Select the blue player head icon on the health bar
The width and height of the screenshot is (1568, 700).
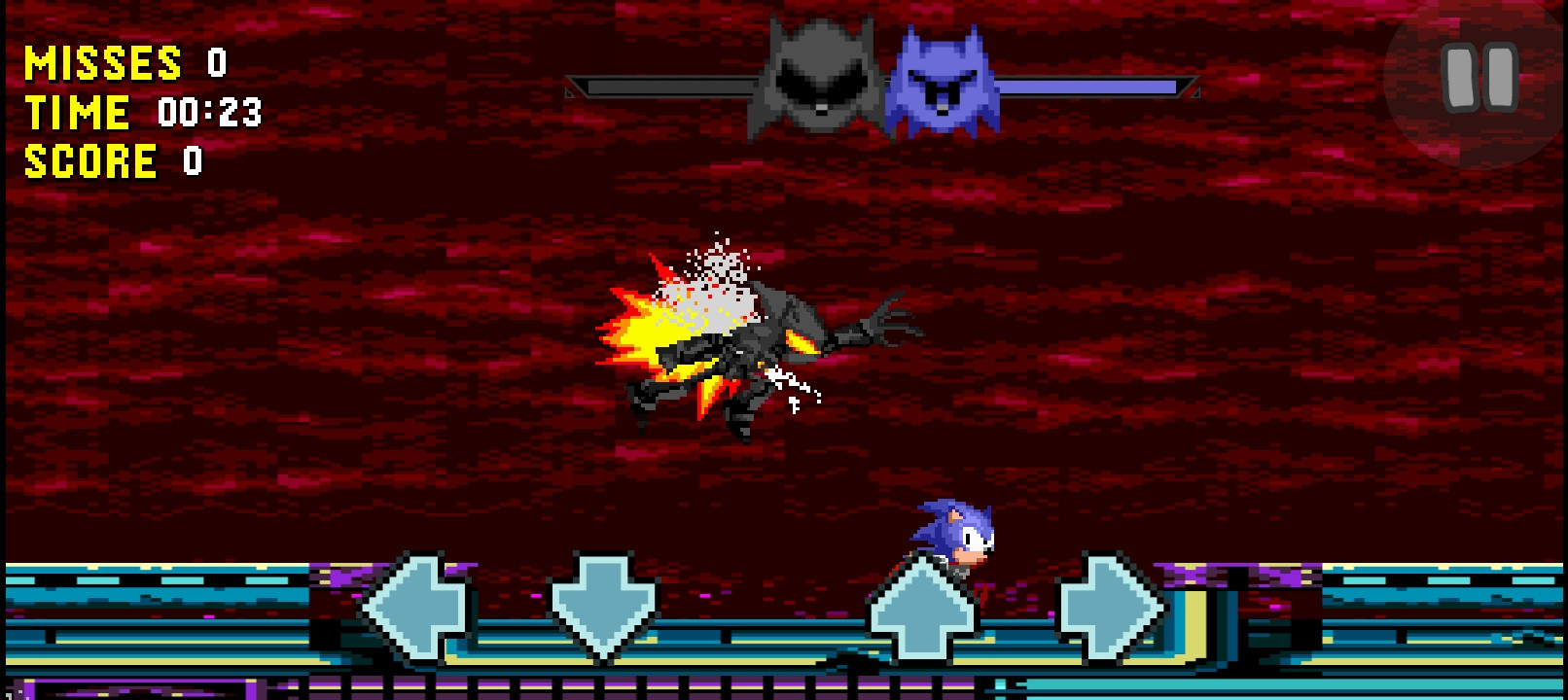[x=941, y=78]
